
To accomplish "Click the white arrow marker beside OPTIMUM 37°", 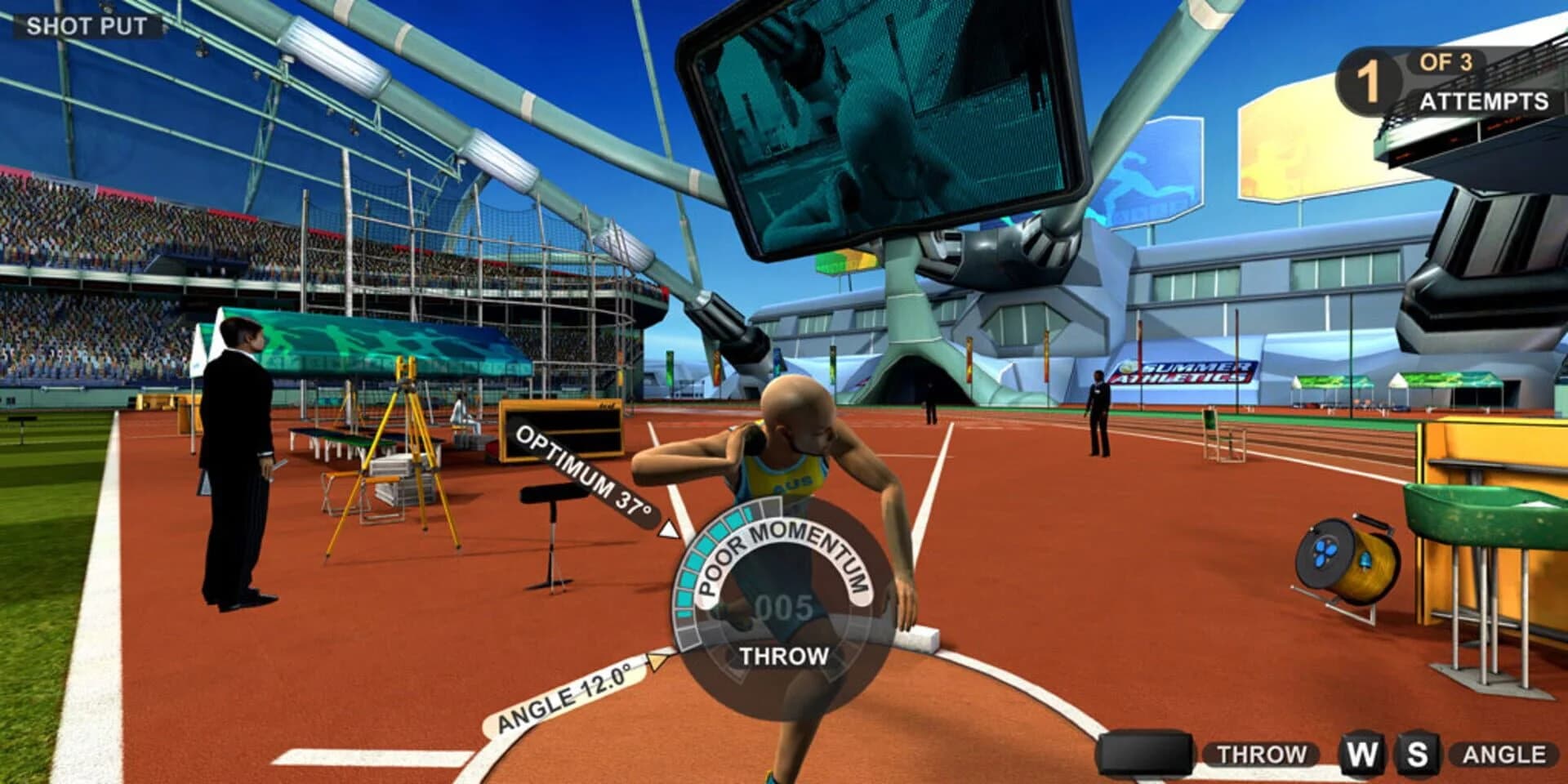I will [668, 529].
